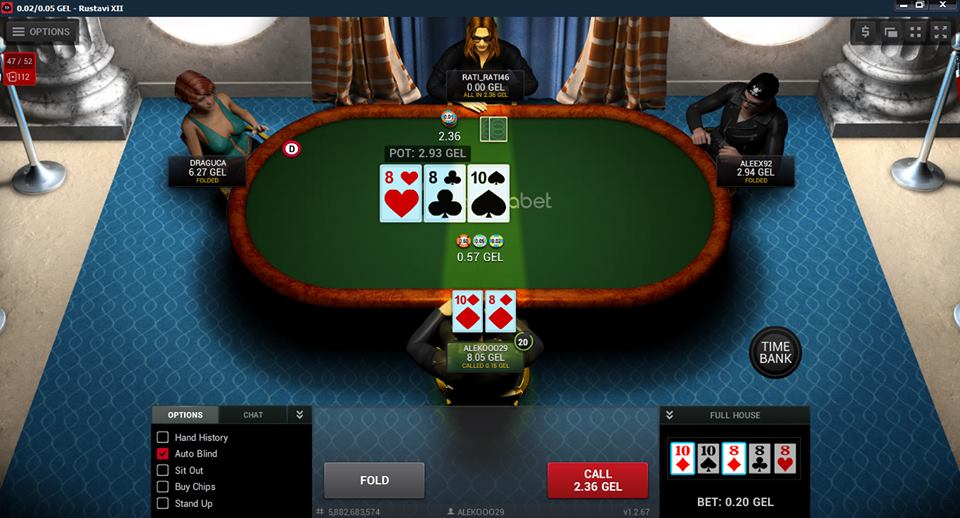The image size is (960, 518).
Task: Click the cascading windows layout icon
Action: [x=890, y=32]
